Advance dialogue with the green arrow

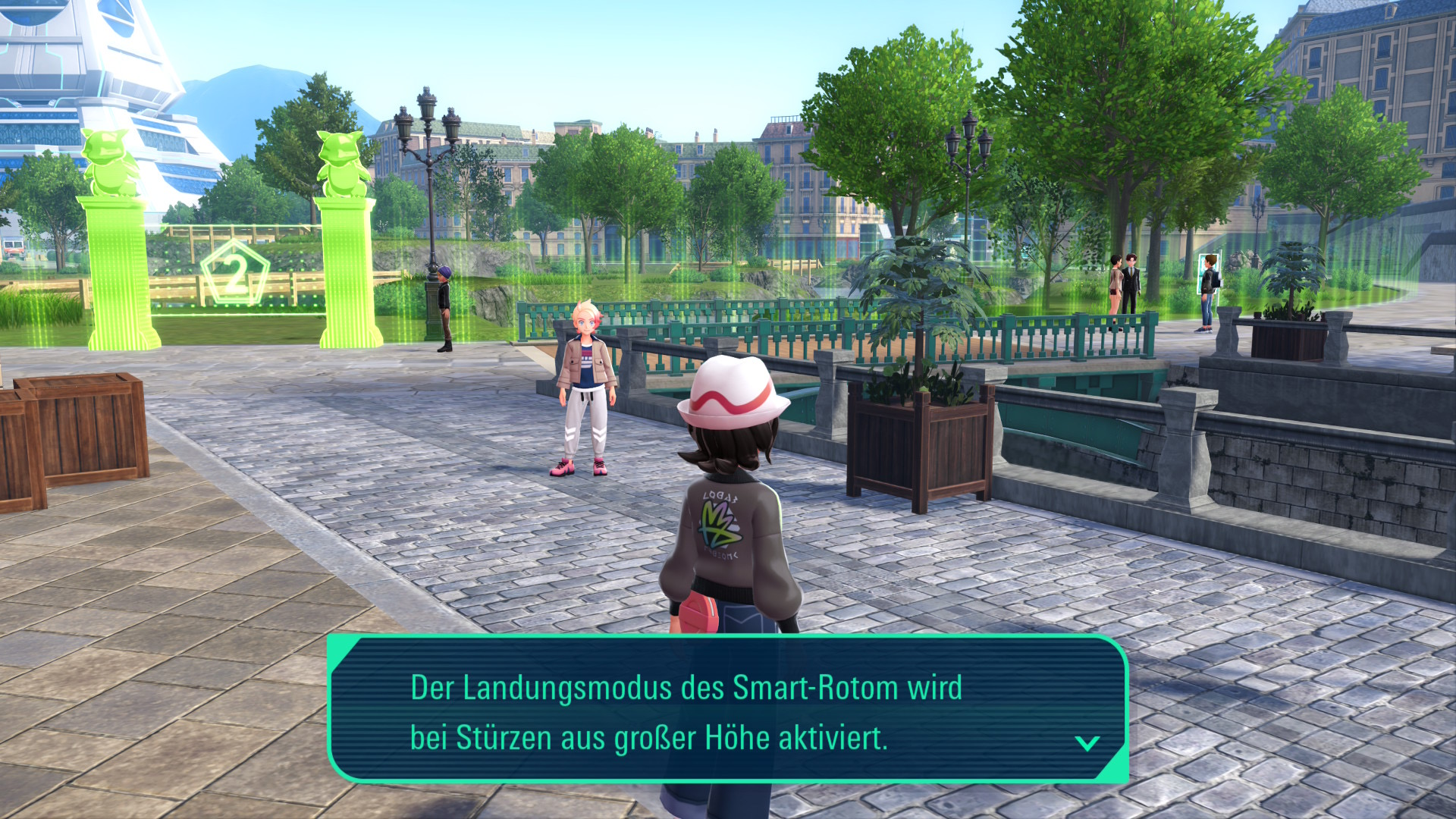(x=1087, y=743)
